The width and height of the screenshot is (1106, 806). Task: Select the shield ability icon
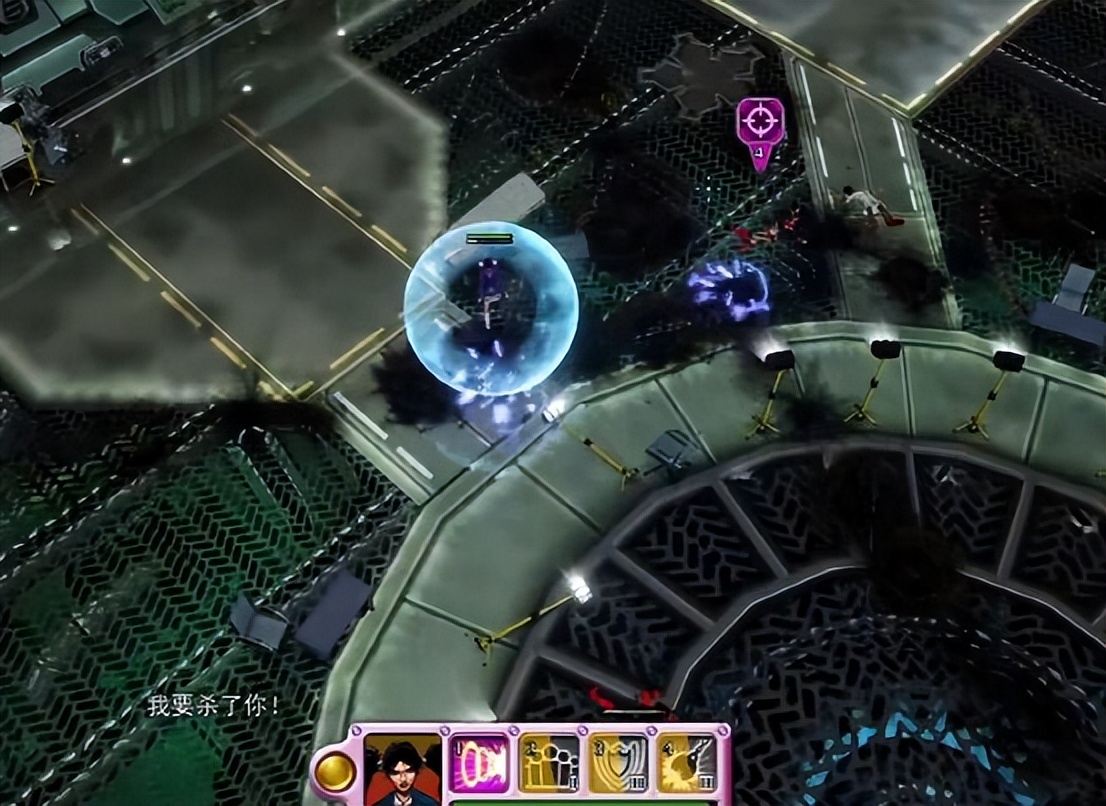coord(619,763)
